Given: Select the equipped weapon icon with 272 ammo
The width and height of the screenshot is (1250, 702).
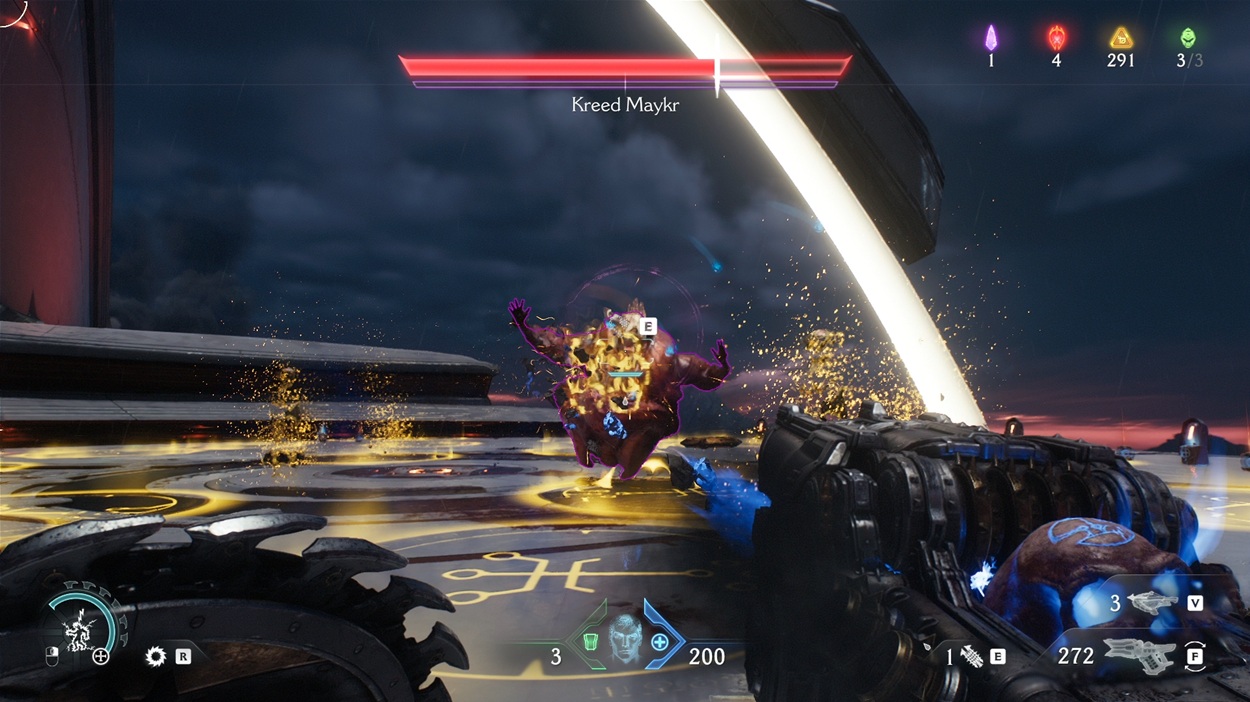Looking at the screenshot, I should click(1148, 655).
